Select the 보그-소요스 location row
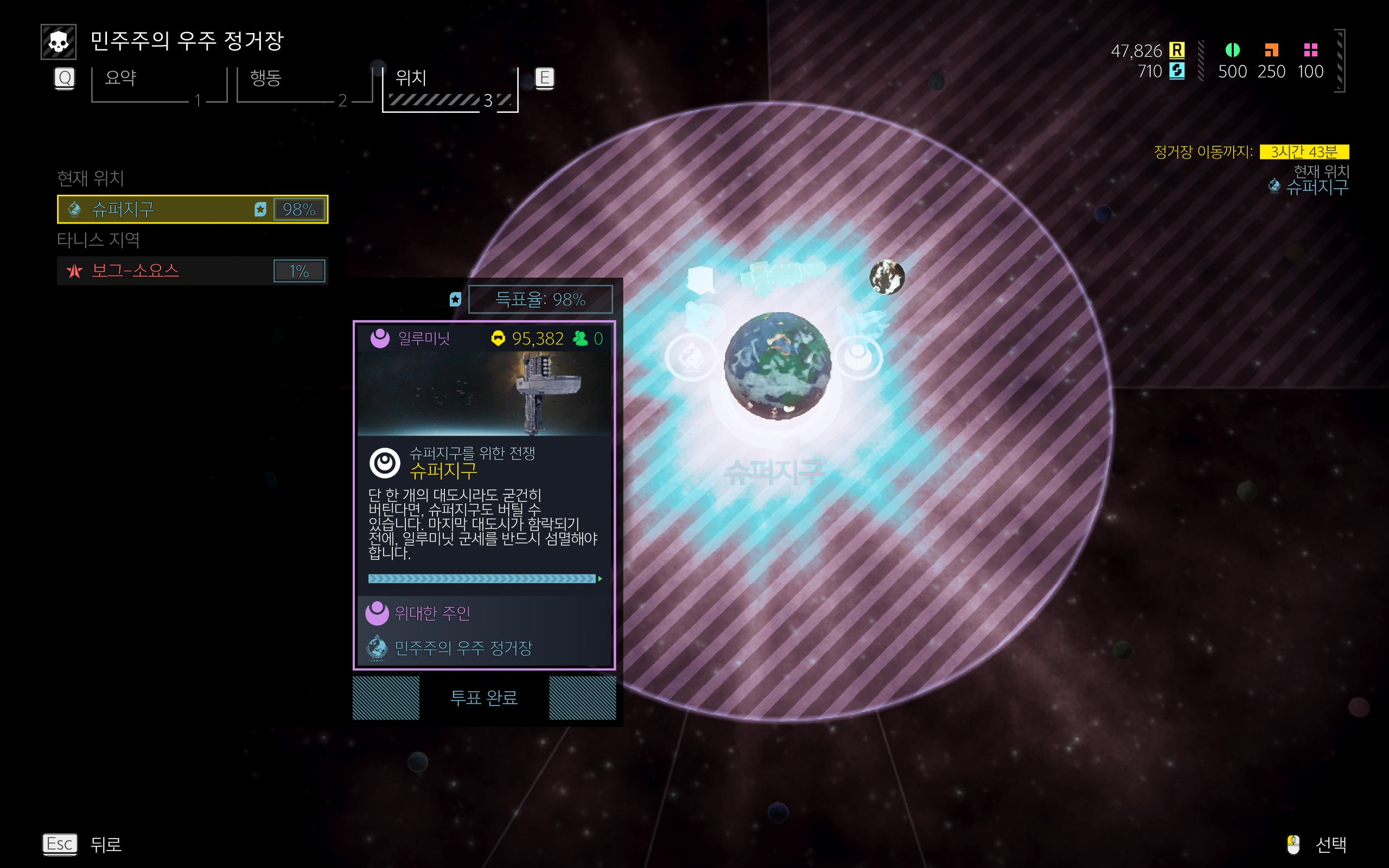1389x868 pixels. pyautogui.click(x=192, y=270)
